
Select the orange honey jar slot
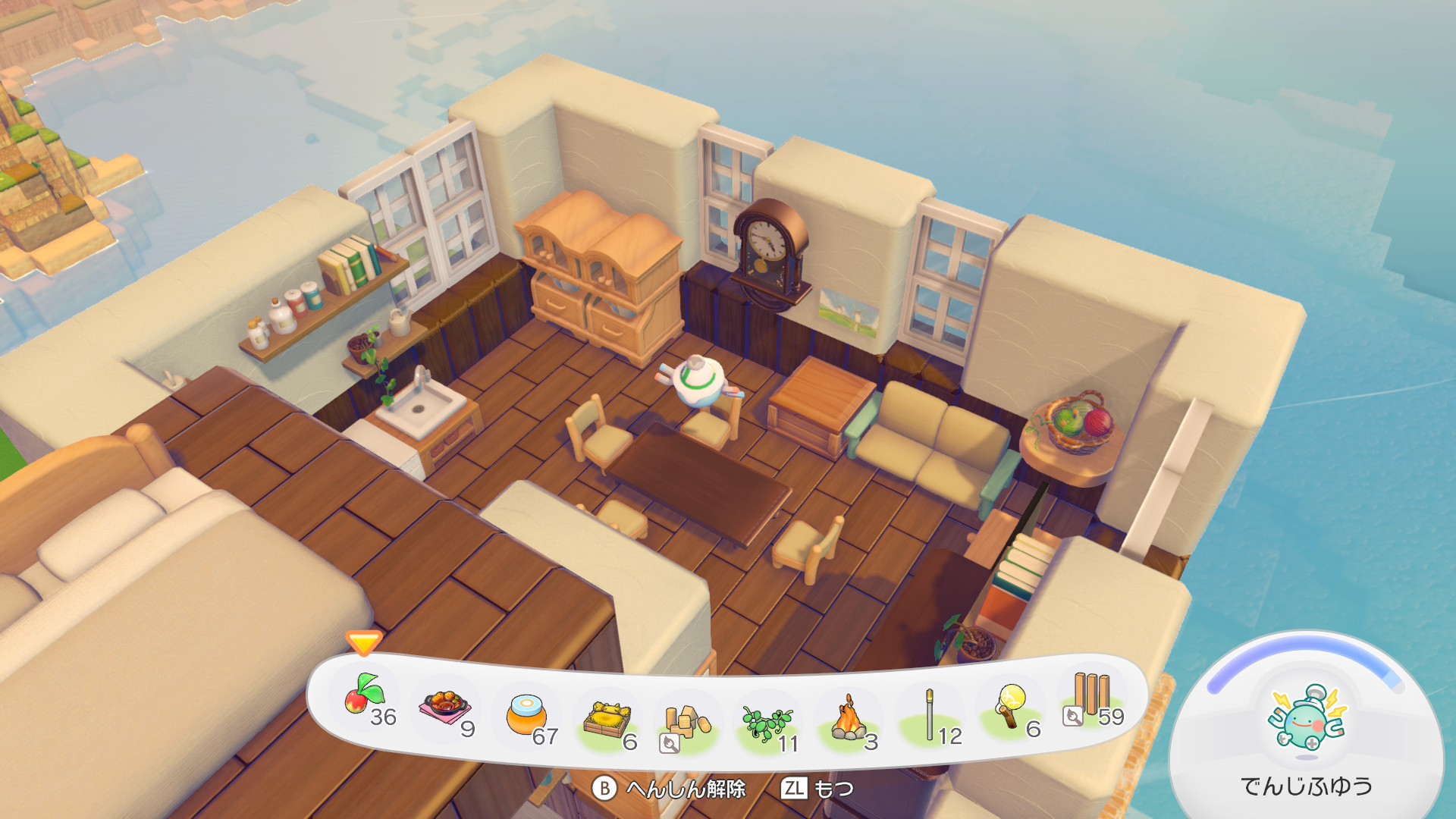(x=527, y=717)
